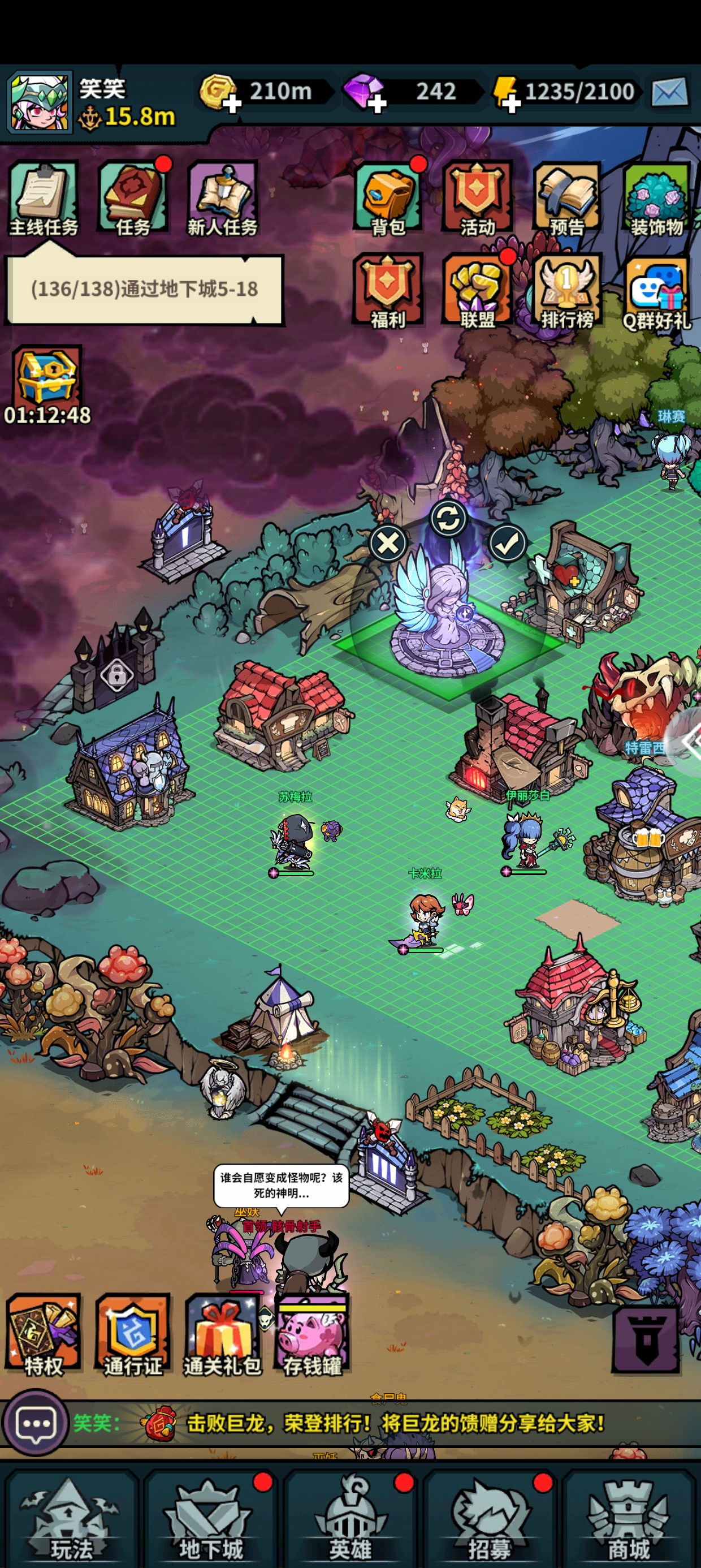Screen dimensions: 701x1568
Task: Open the 装饰物 decorations menu
Action: coord(656,198)
